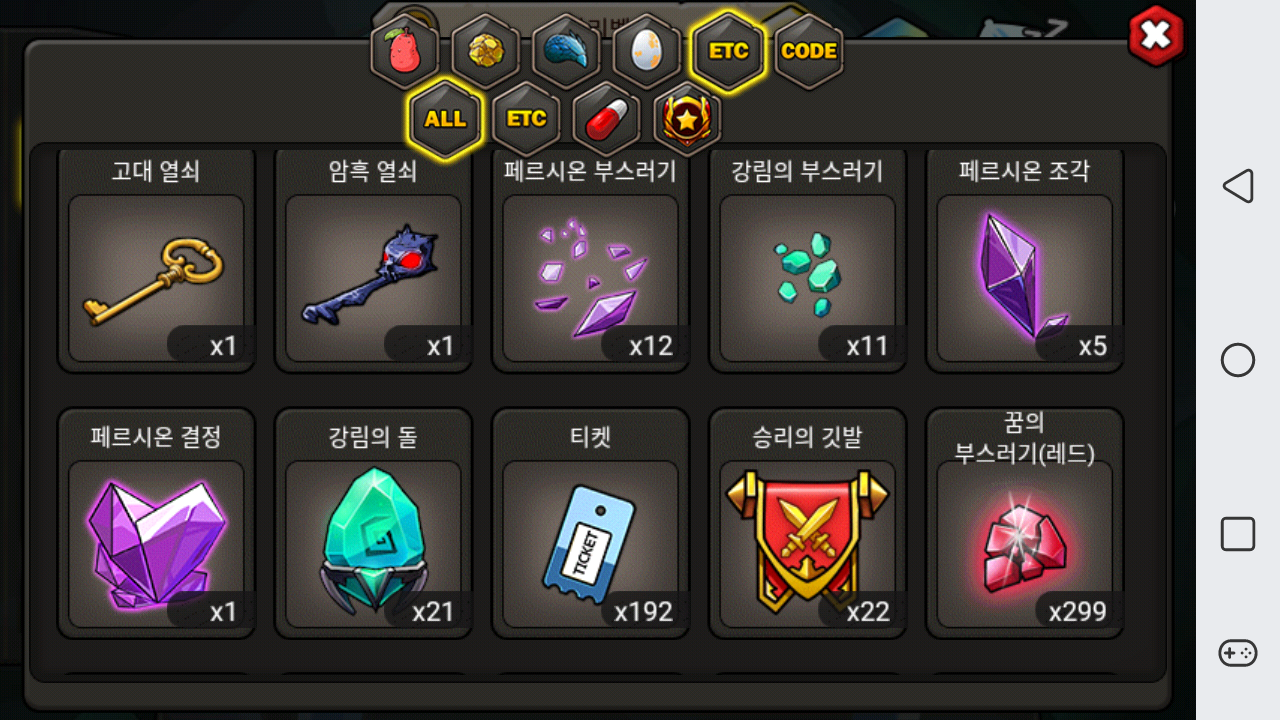
Task: Tap the Android back navigation button
Action: (x=1238, y=186)
